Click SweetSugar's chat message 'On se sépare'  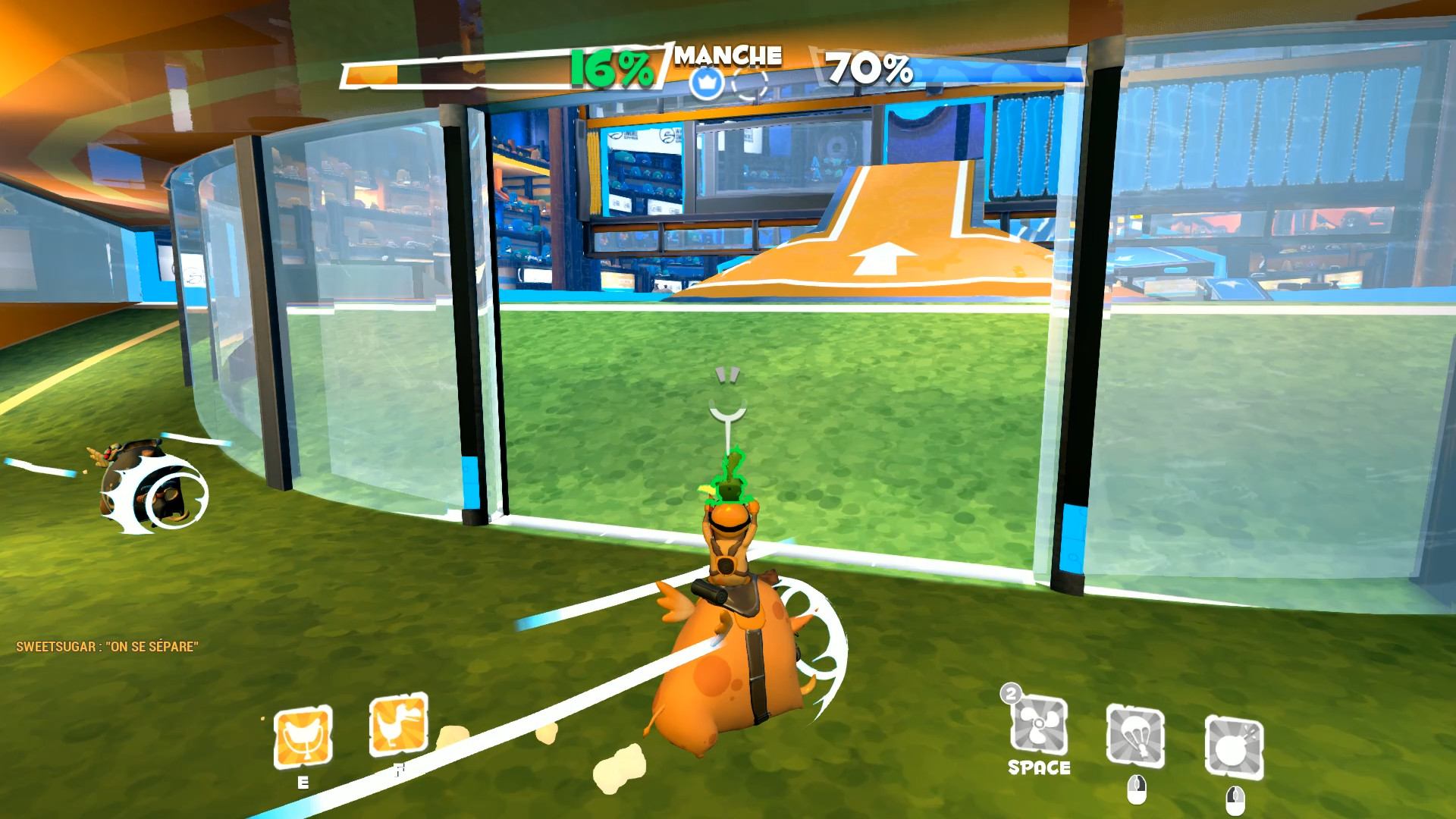pos(106,648)
